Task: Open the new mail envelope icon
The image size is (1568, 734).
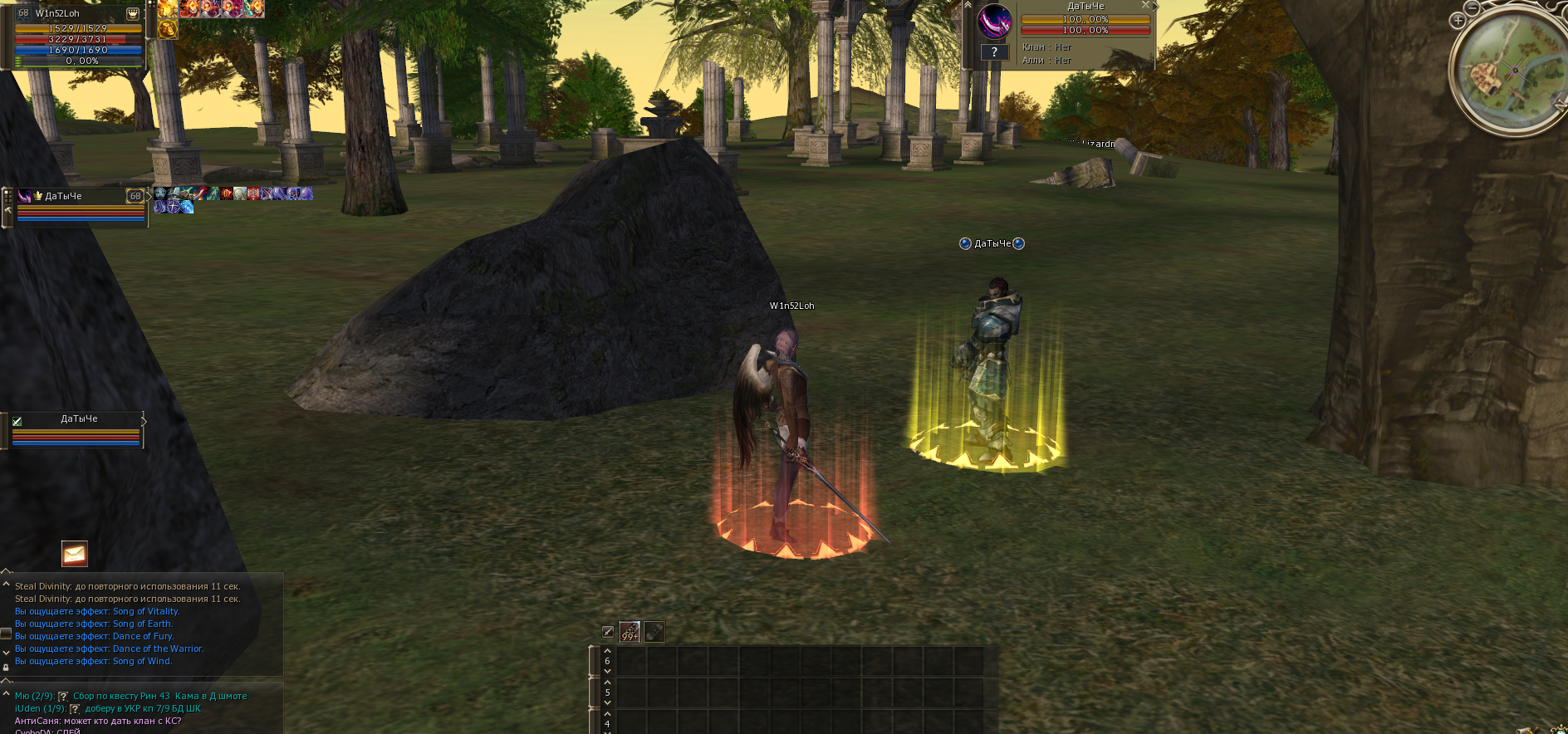Action: pos(75,553)
